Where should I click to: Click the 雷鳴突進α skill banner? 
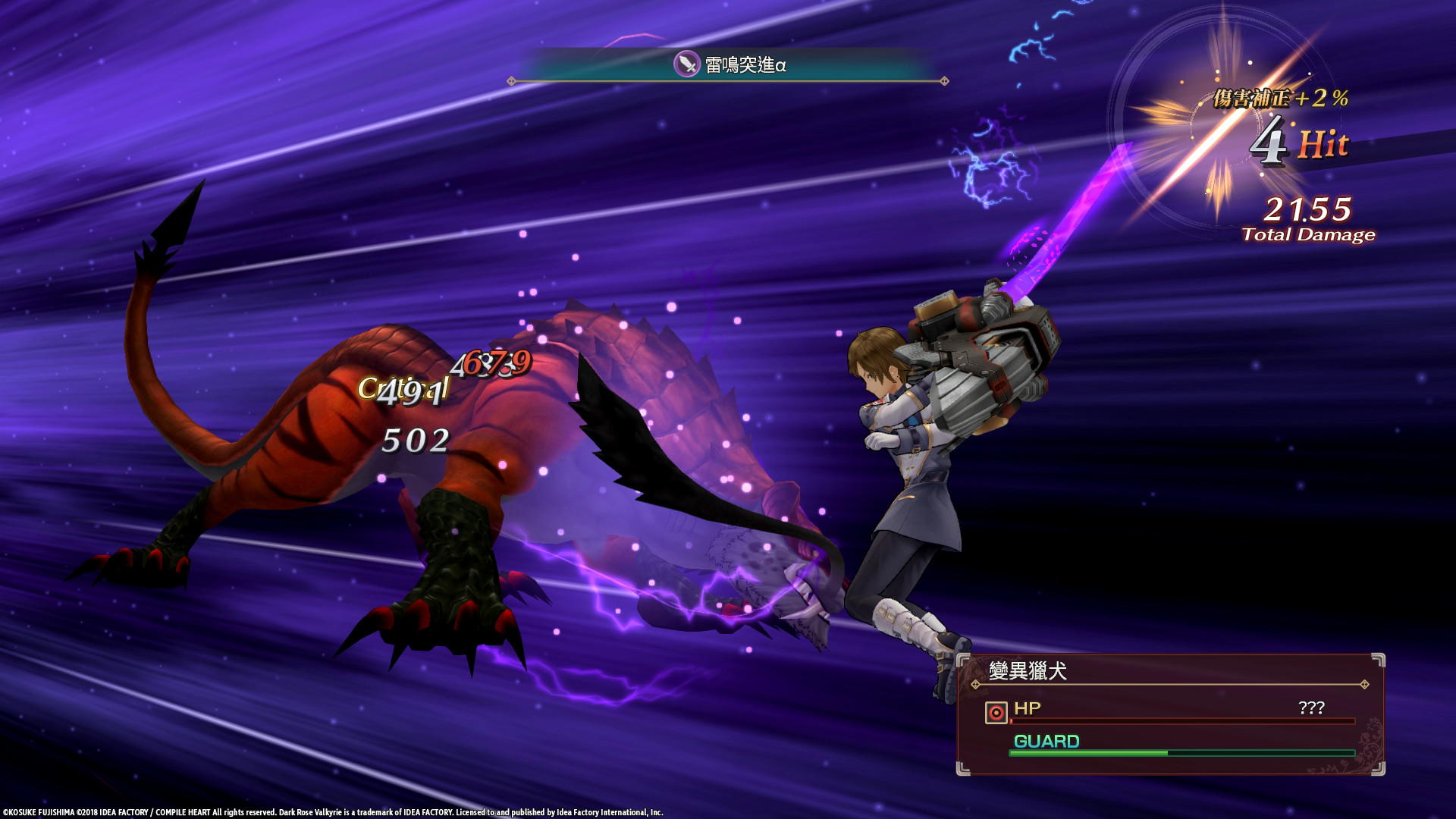[x=728, y=67]
